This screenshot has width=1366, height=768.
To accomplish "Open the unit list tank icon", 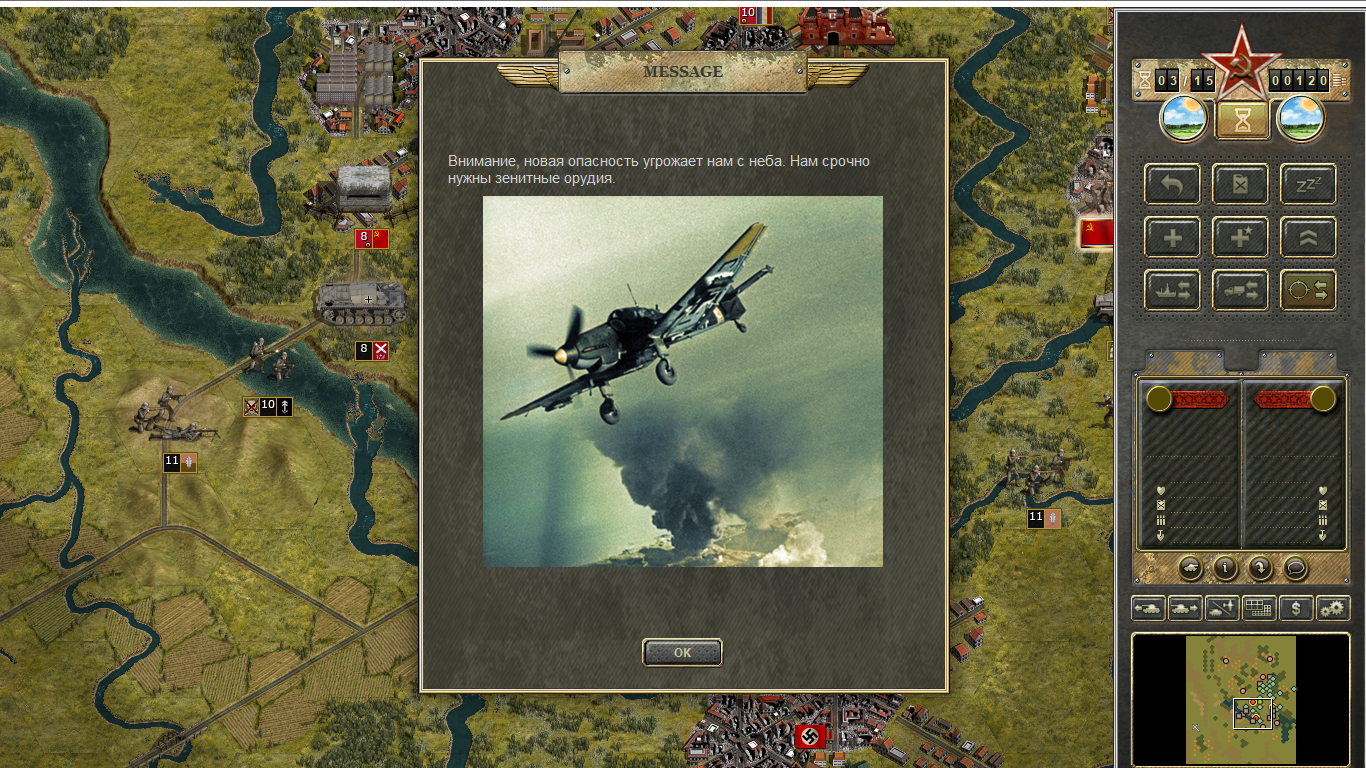I will 1191,567.
